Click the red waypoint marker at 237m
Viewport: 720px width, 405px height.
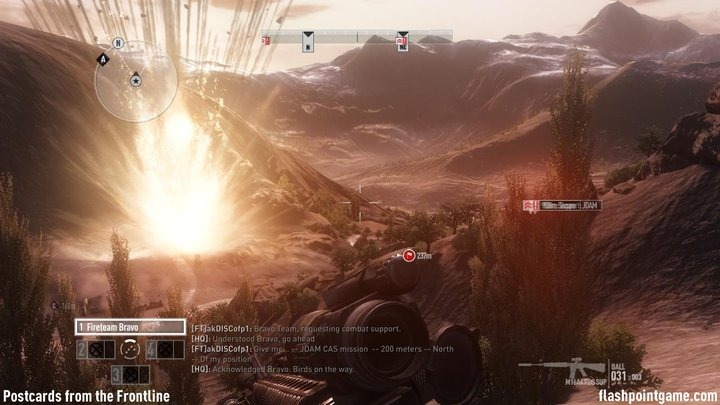[x=408, y=256]
